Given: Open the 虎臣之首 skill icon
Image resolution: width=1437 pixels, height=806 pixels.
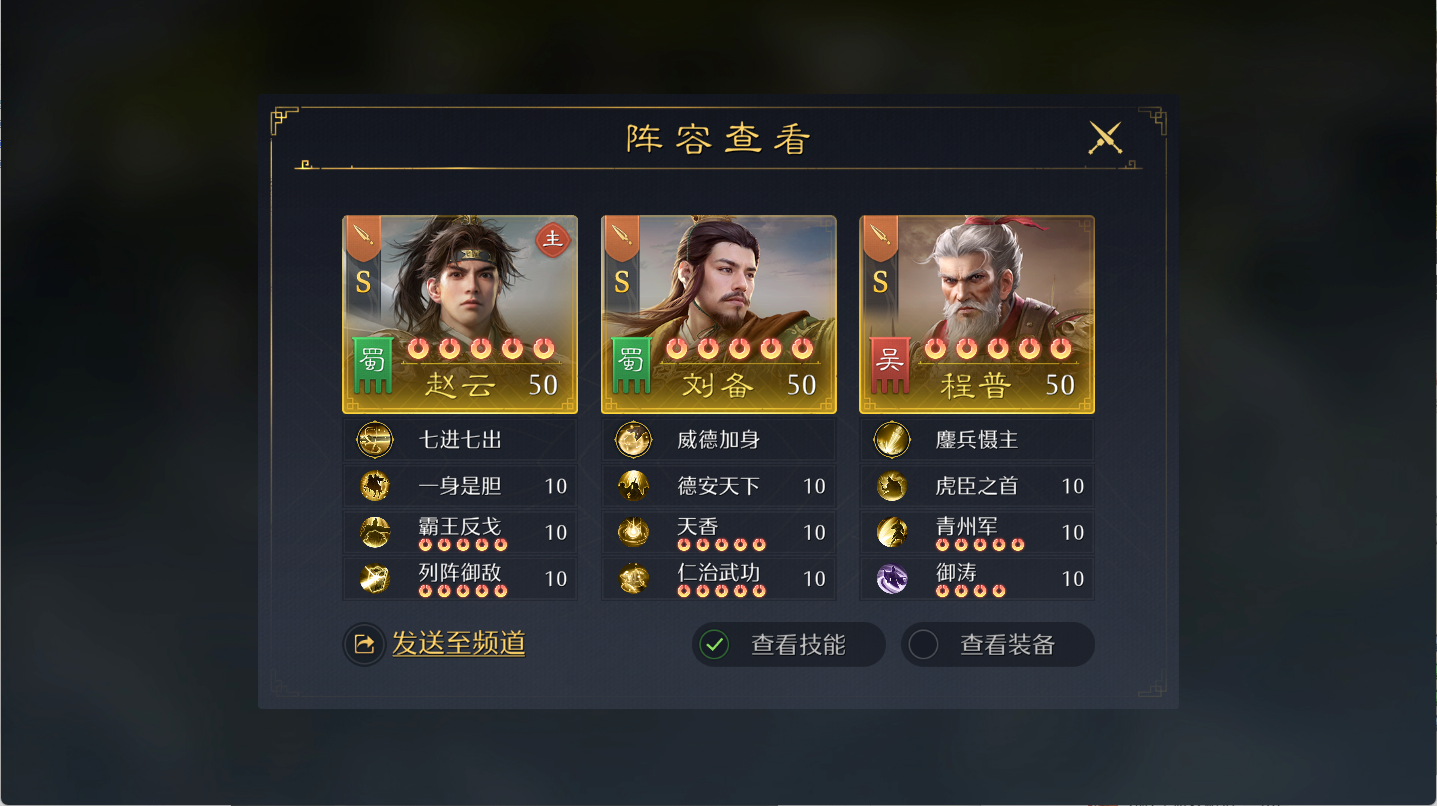Looking at the screenshot, I should point(892,486).
